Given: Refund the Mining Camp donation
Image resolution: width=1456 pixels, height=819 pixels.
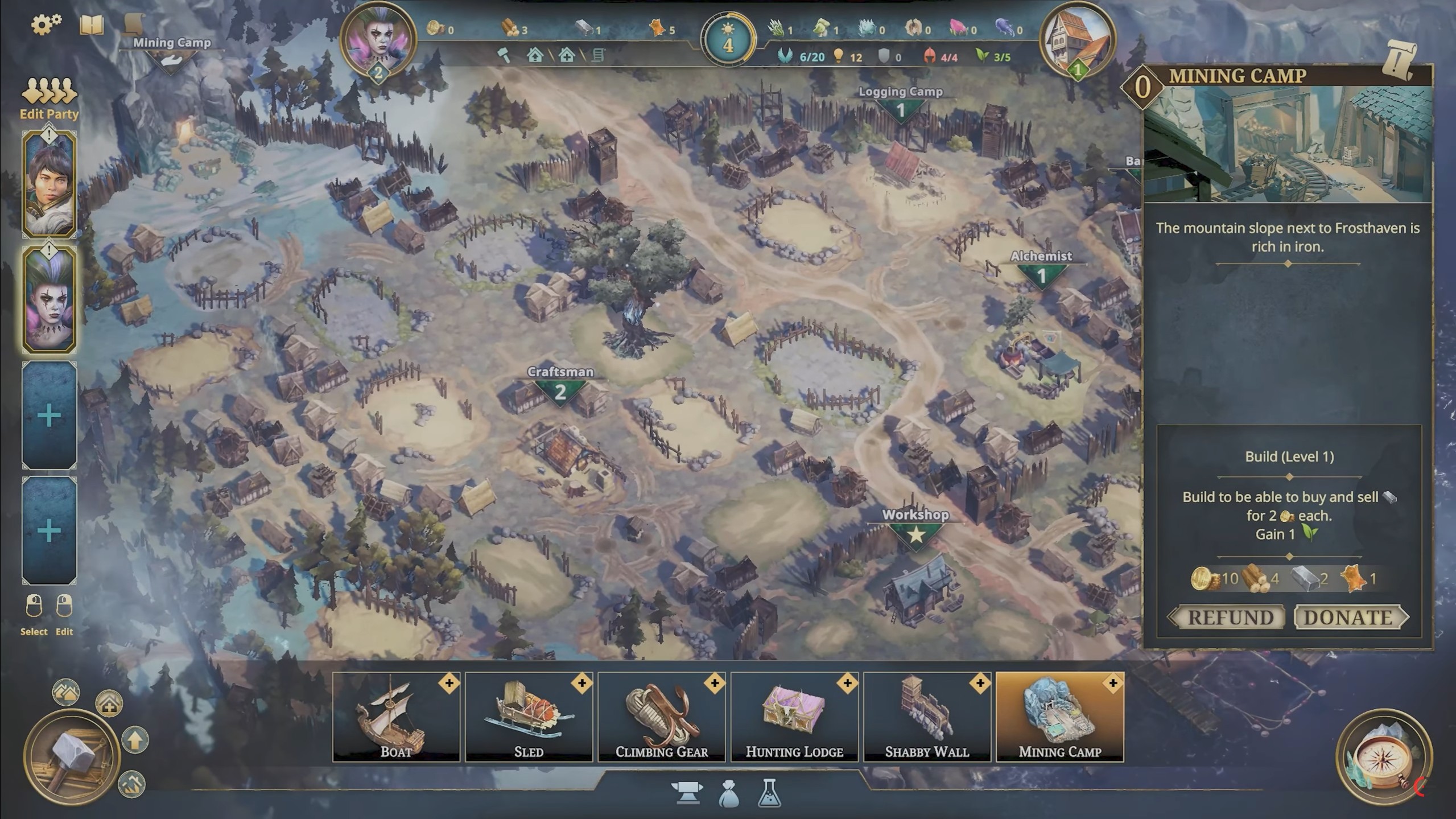Looking at the screenshot, I should (x=1230, y=618).
